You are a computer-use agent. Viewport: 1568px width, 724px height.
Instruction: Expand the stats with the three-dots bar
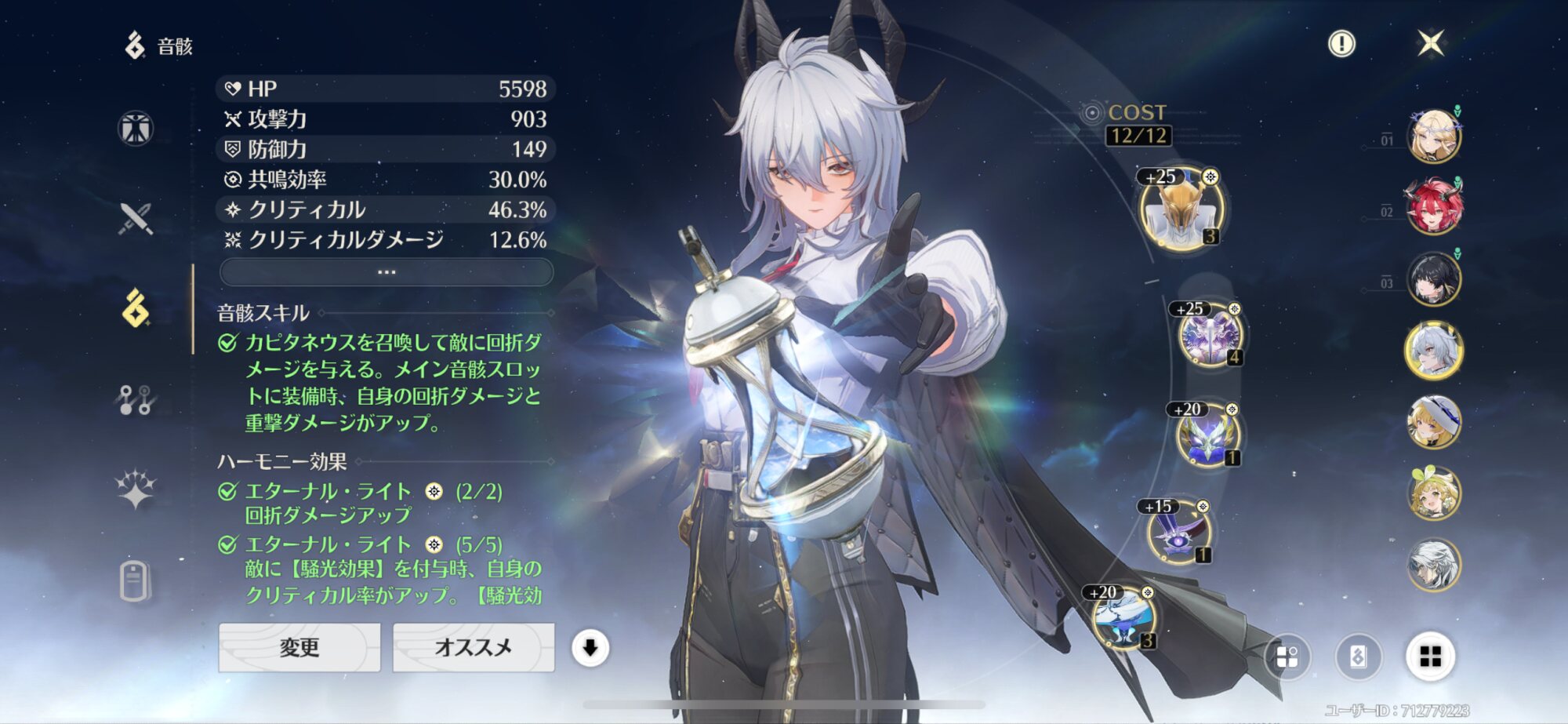coord(387,272)
